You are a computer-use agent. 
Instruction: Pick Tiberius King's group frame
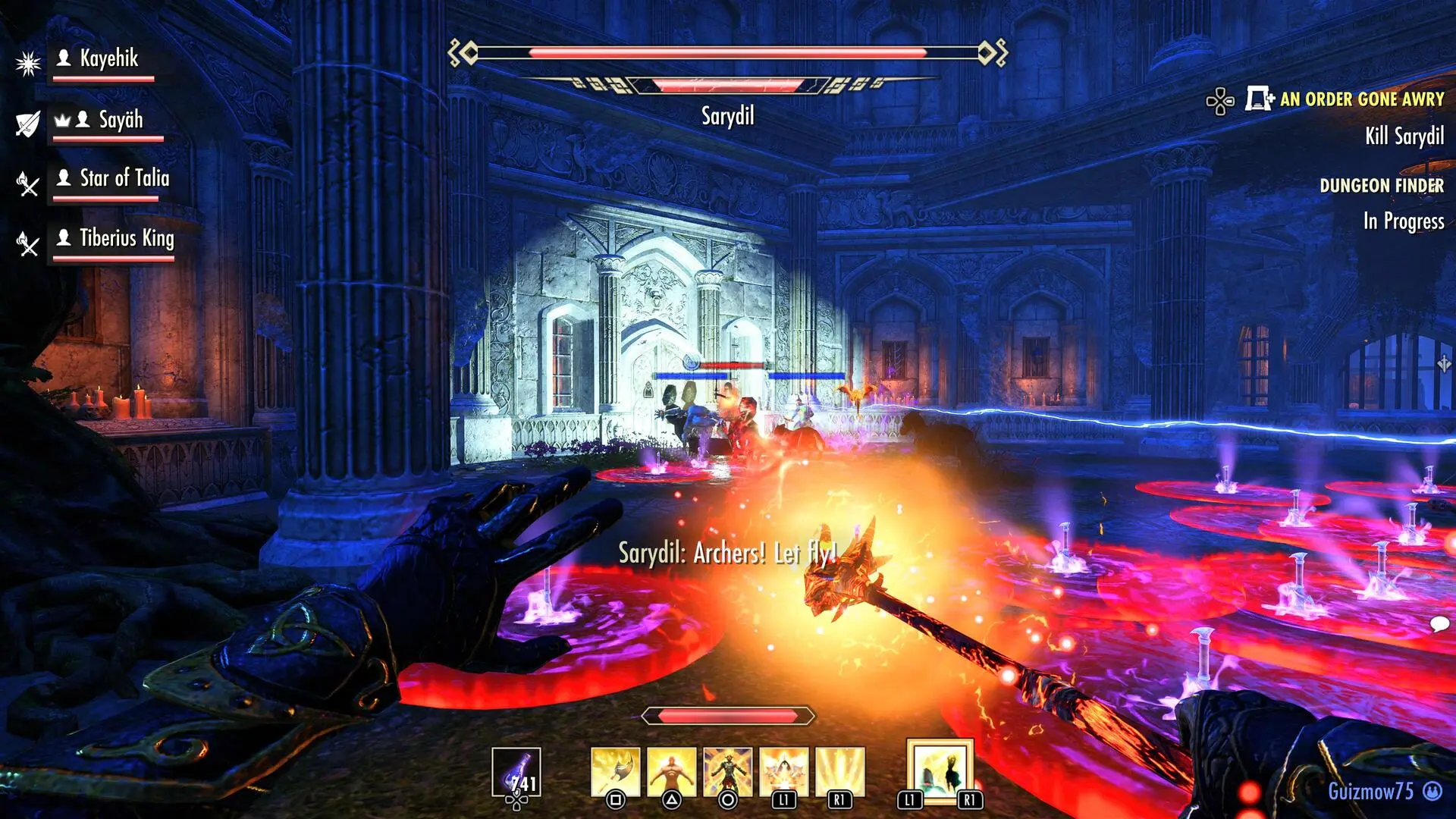tap(126, 239)
